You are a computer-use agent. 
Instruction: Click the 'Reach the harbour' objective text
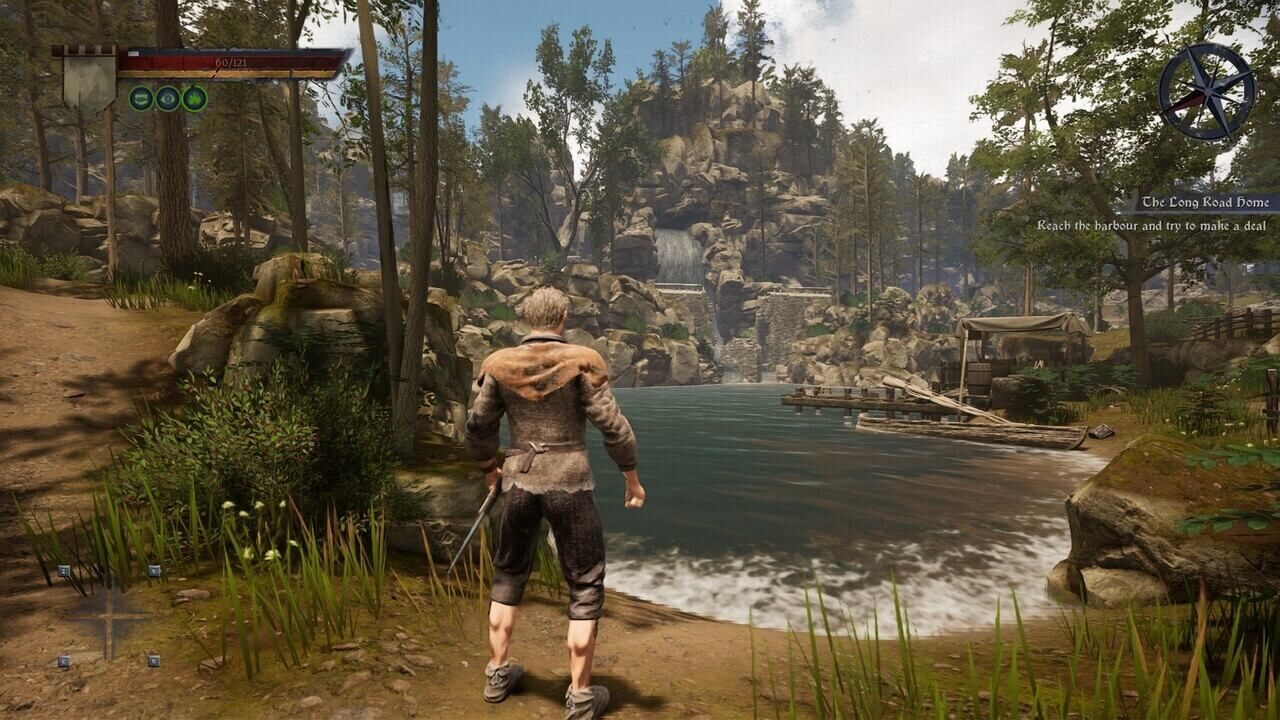tap(1152, 226)
